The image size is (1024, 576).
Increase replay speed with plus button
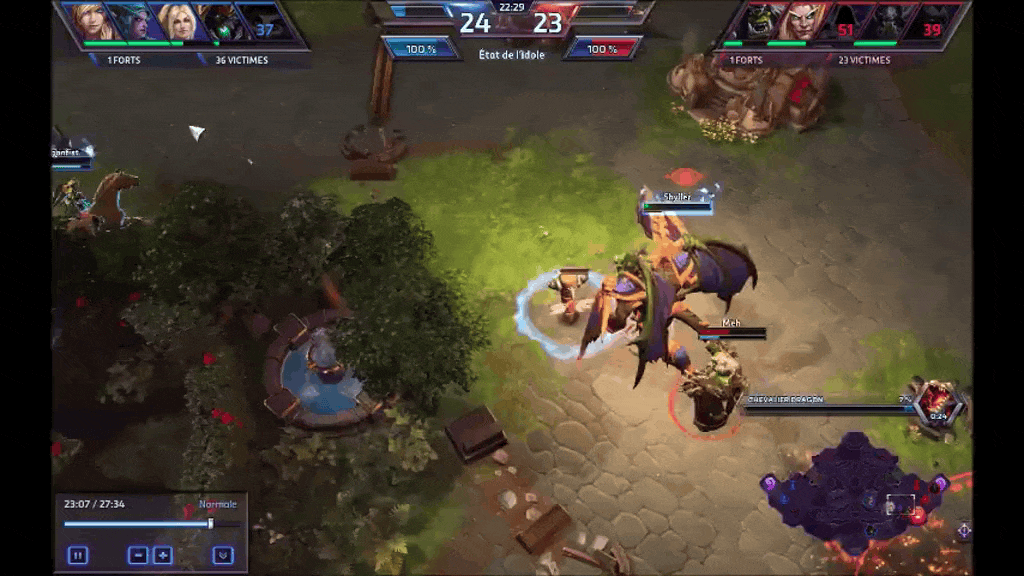click(x=162, y=555)
